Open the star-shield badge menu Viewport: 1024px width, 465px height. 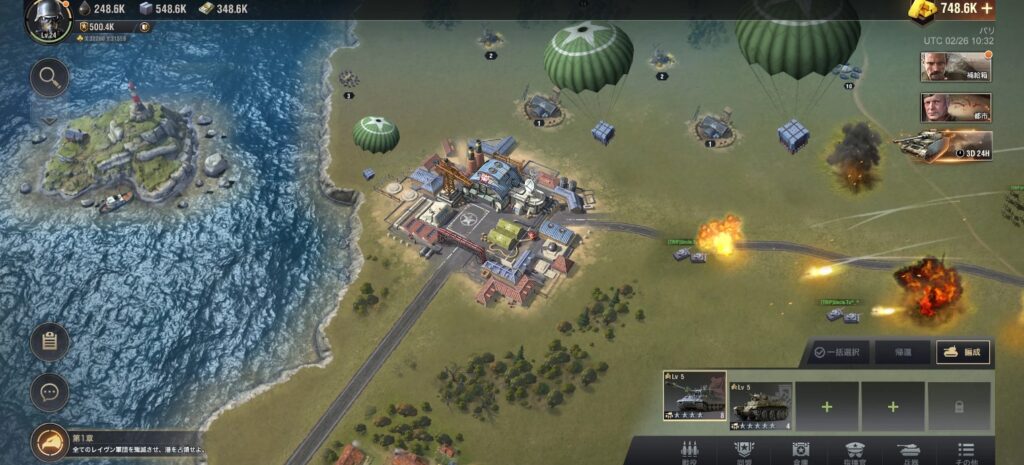(743, 451)
